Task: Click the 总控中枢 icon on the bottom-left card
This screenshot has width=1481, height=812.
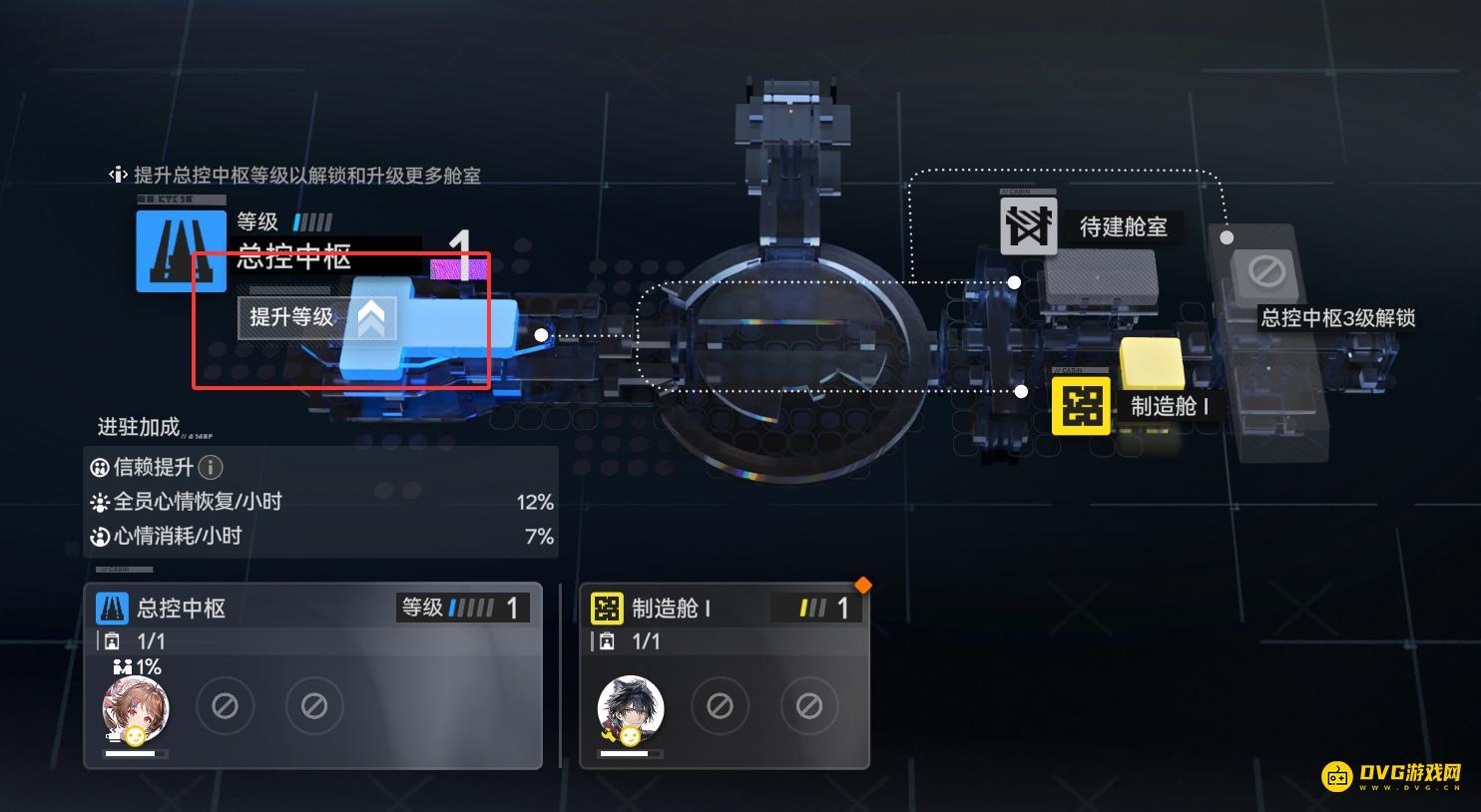Action: [x=113, y=609]
